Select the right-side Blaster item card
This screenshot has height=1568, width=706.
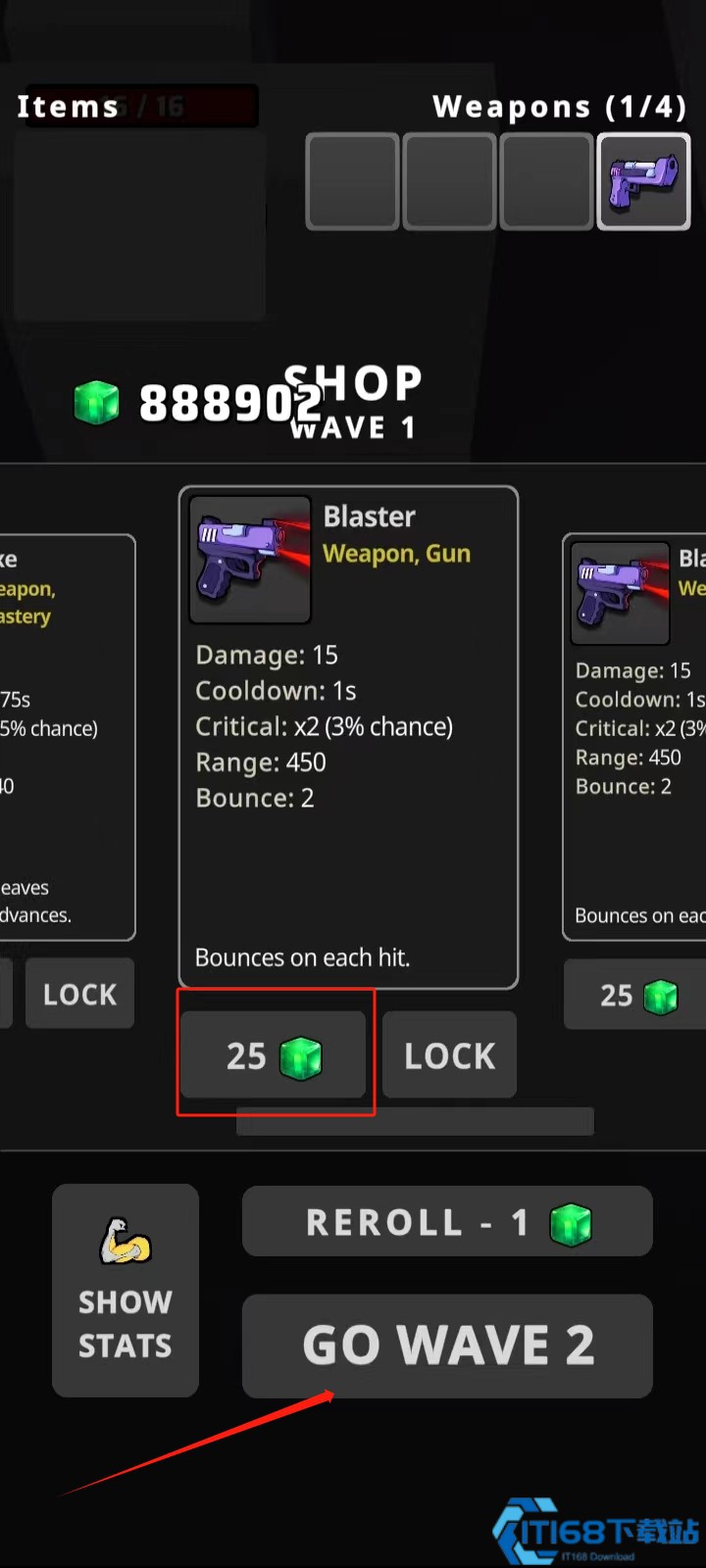637,737
